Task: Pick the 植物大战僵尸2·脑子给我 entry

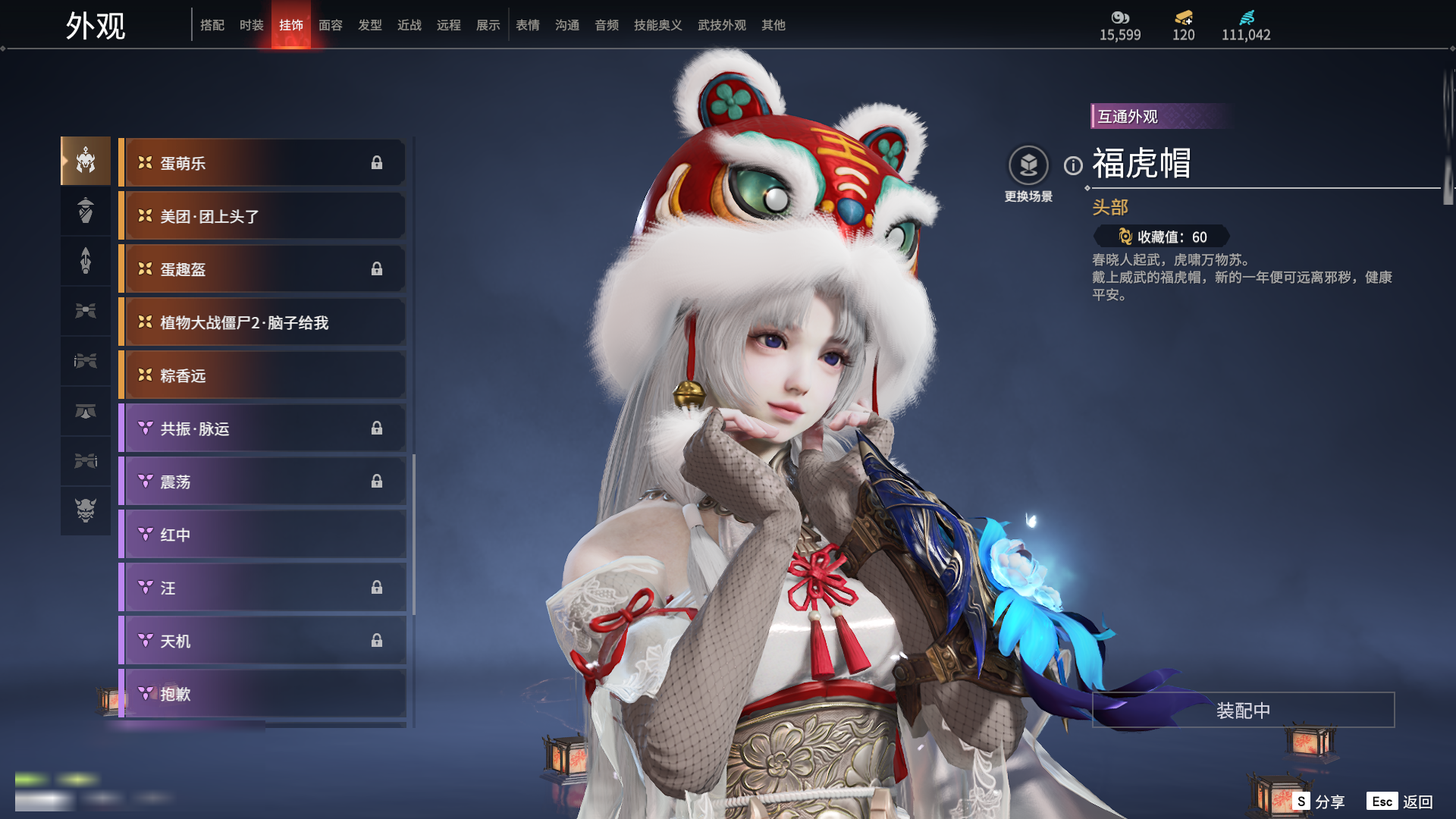Action: (262, 322)
